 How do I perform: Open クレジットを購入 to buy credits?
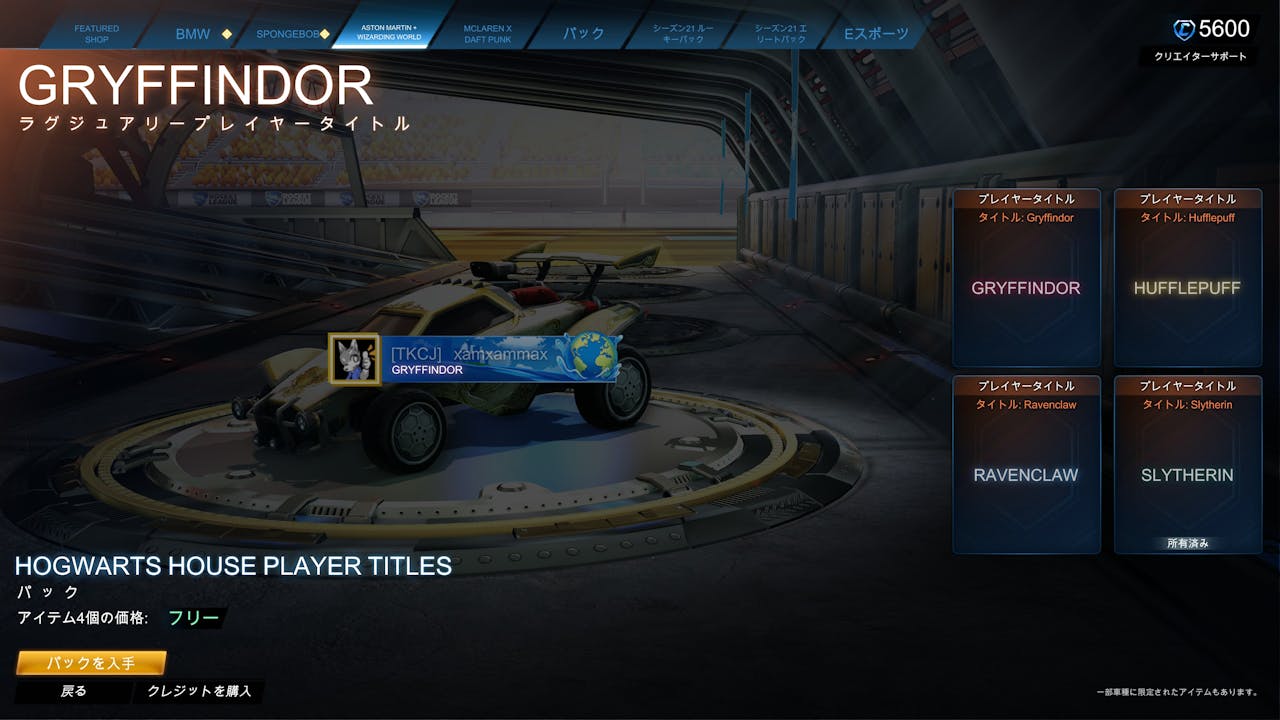pos(199,691)
